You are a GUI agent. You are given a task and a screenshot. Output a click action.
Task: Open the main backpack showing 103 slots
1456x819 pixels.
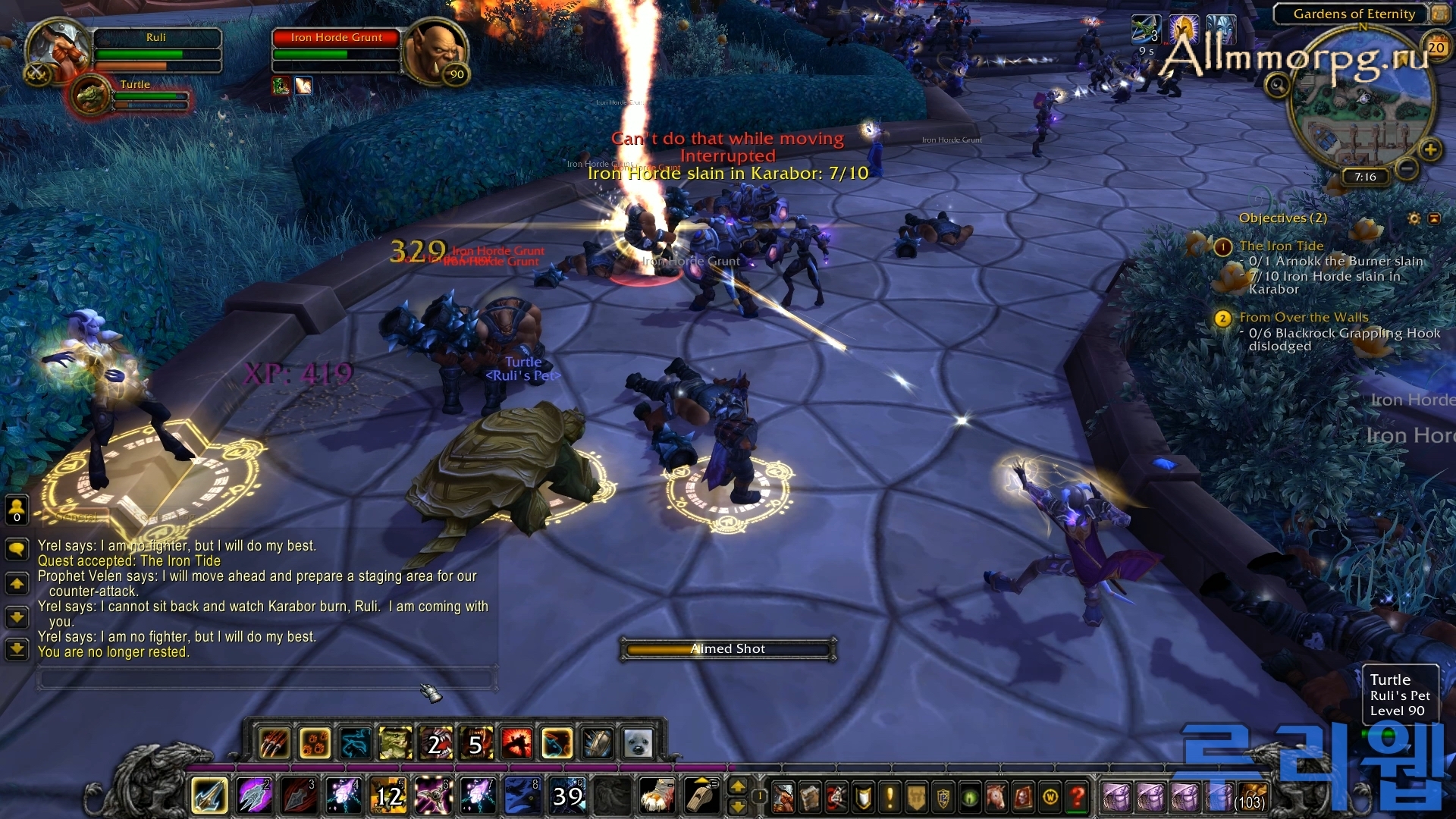click(1252, 798)
